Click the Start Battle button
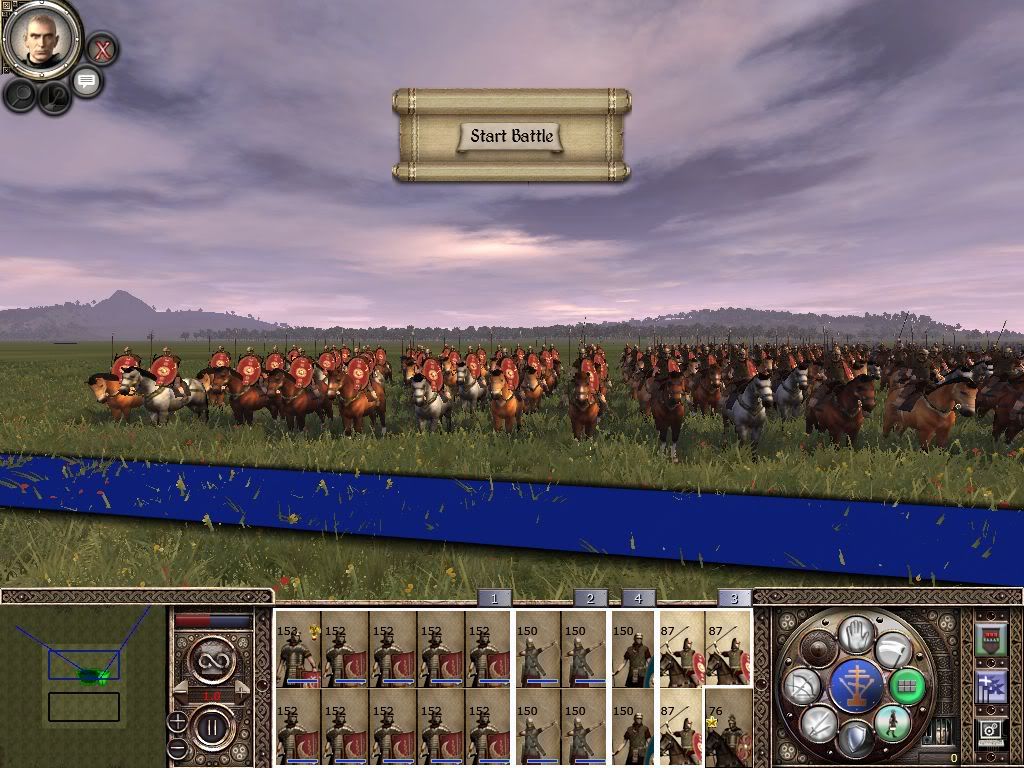 (511, 136)
